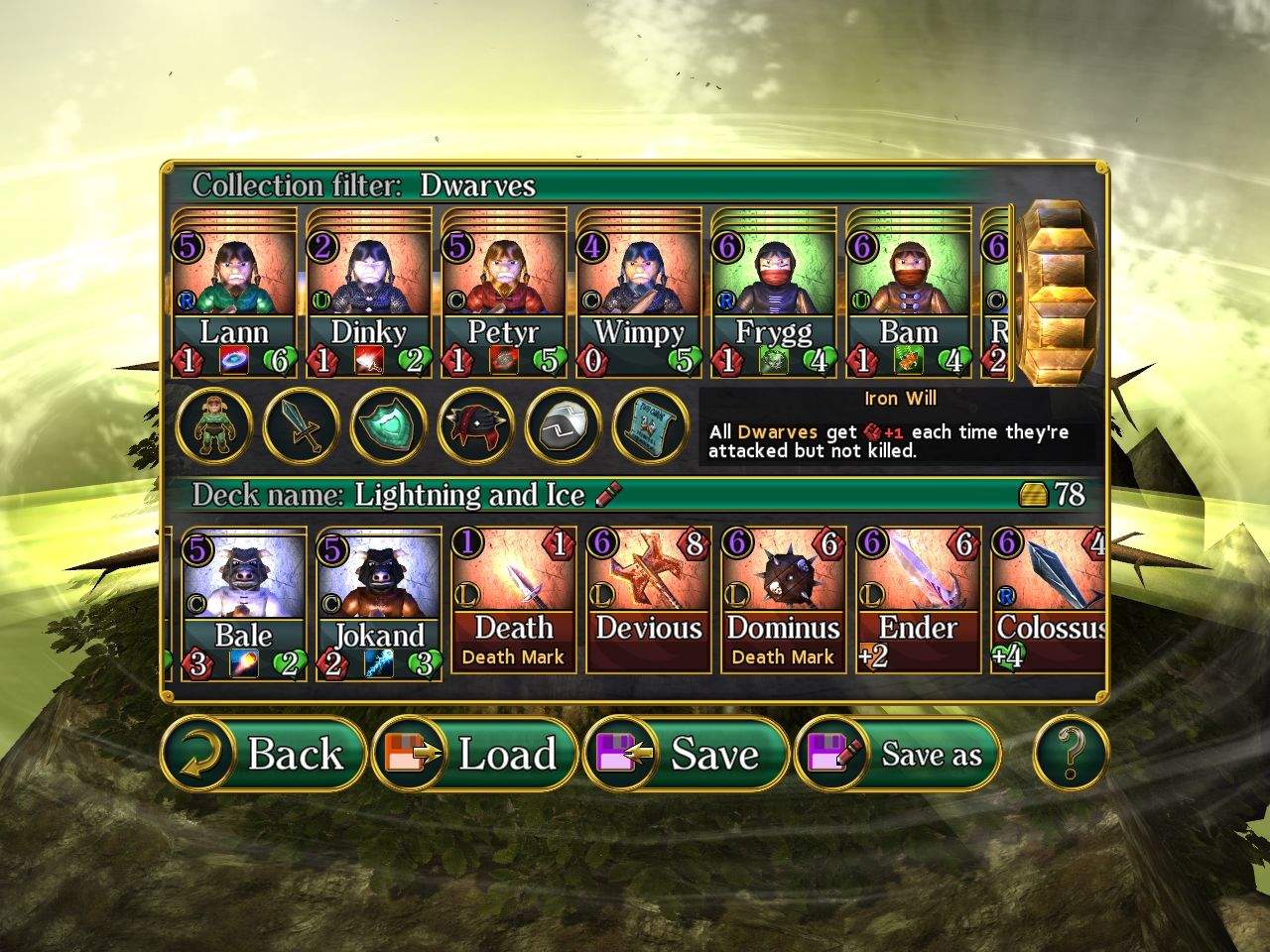
Task: Save the current deck
Action: point(688,754)
